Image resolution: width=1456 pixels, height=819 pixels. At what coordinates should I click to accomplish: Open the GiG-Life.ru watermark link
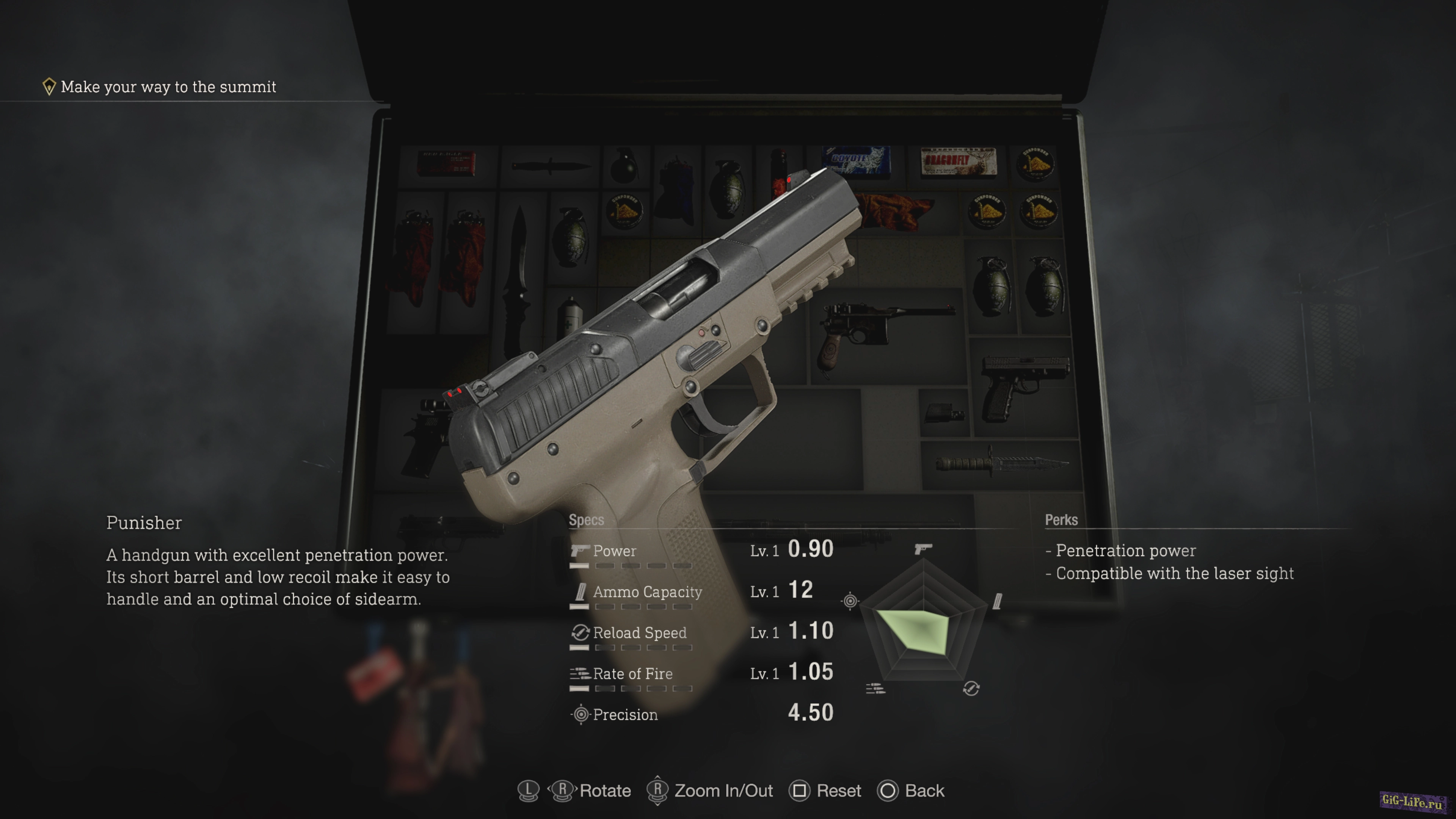(x=1412, y=801)
